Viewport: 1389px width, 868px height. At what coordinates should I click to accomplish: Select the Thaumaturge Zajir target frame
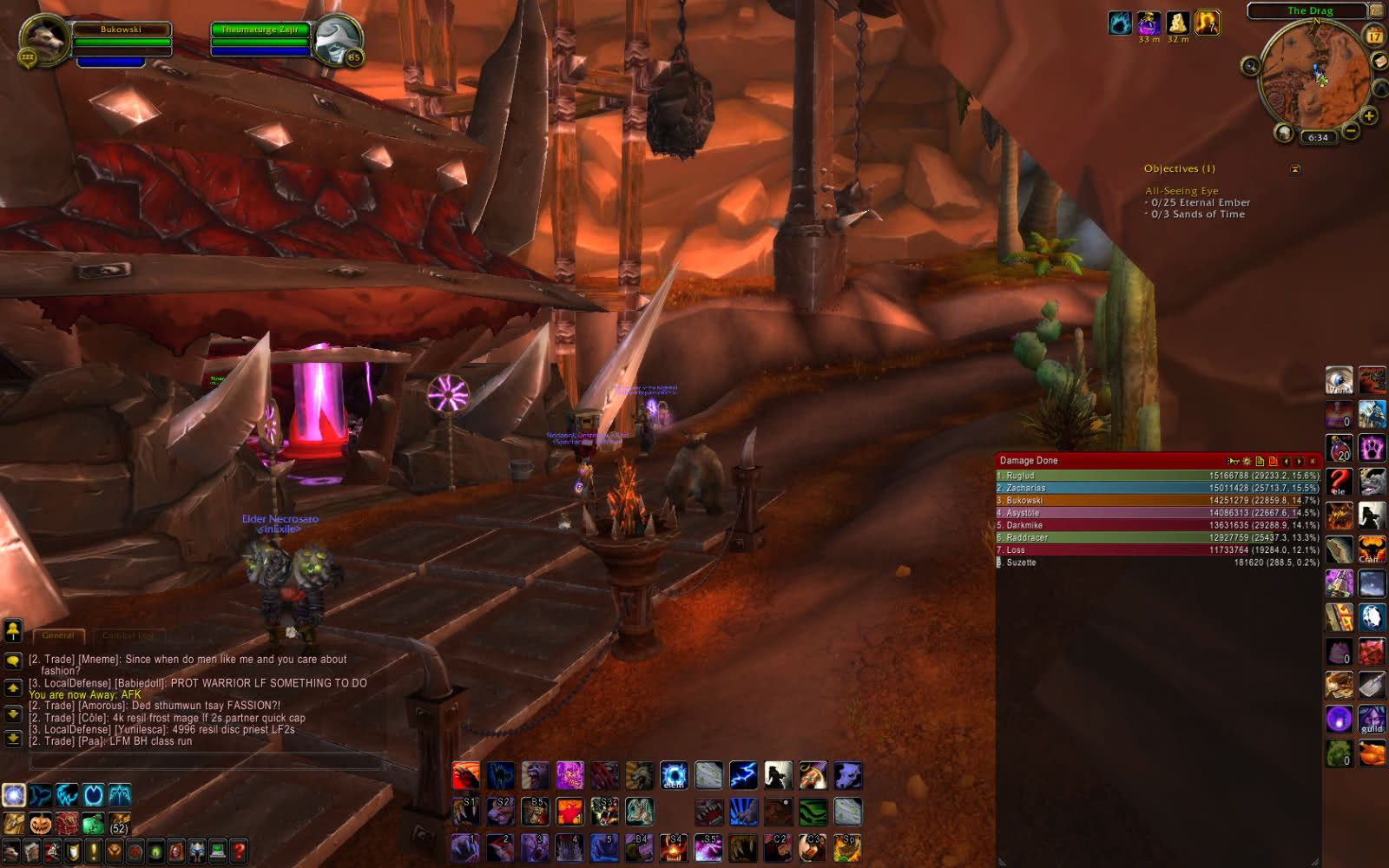260,40
